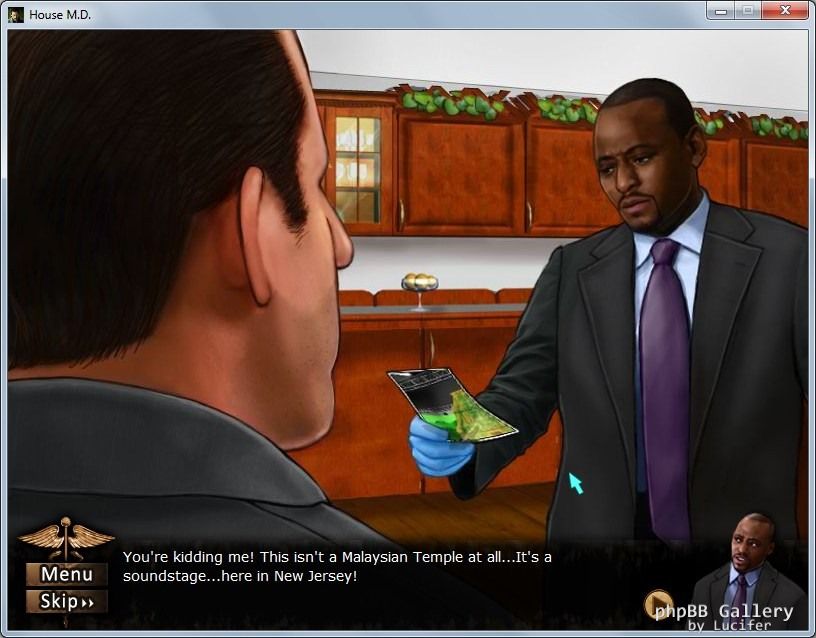Advance dialogue with the orange play arrow

tap(658, 603)
